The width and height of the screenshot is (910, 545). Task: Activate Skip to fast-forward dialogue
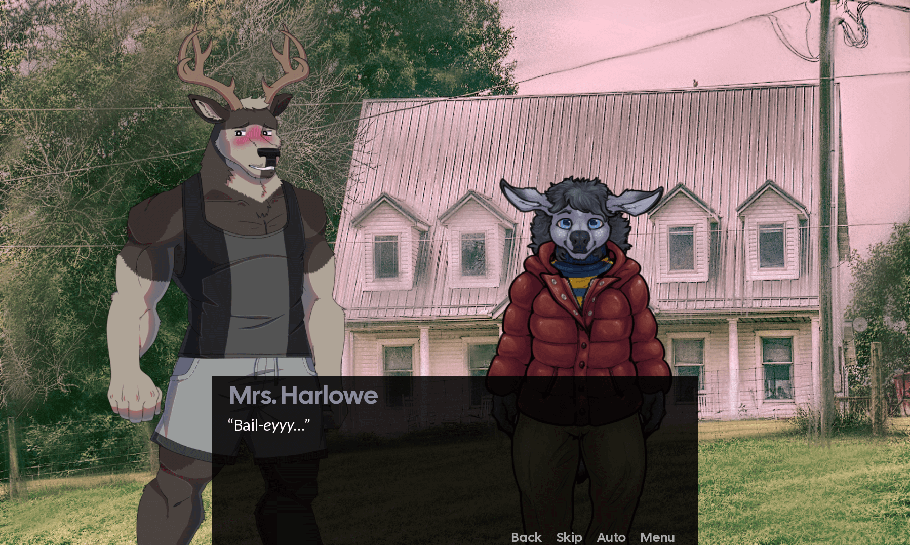coord(569,537)
